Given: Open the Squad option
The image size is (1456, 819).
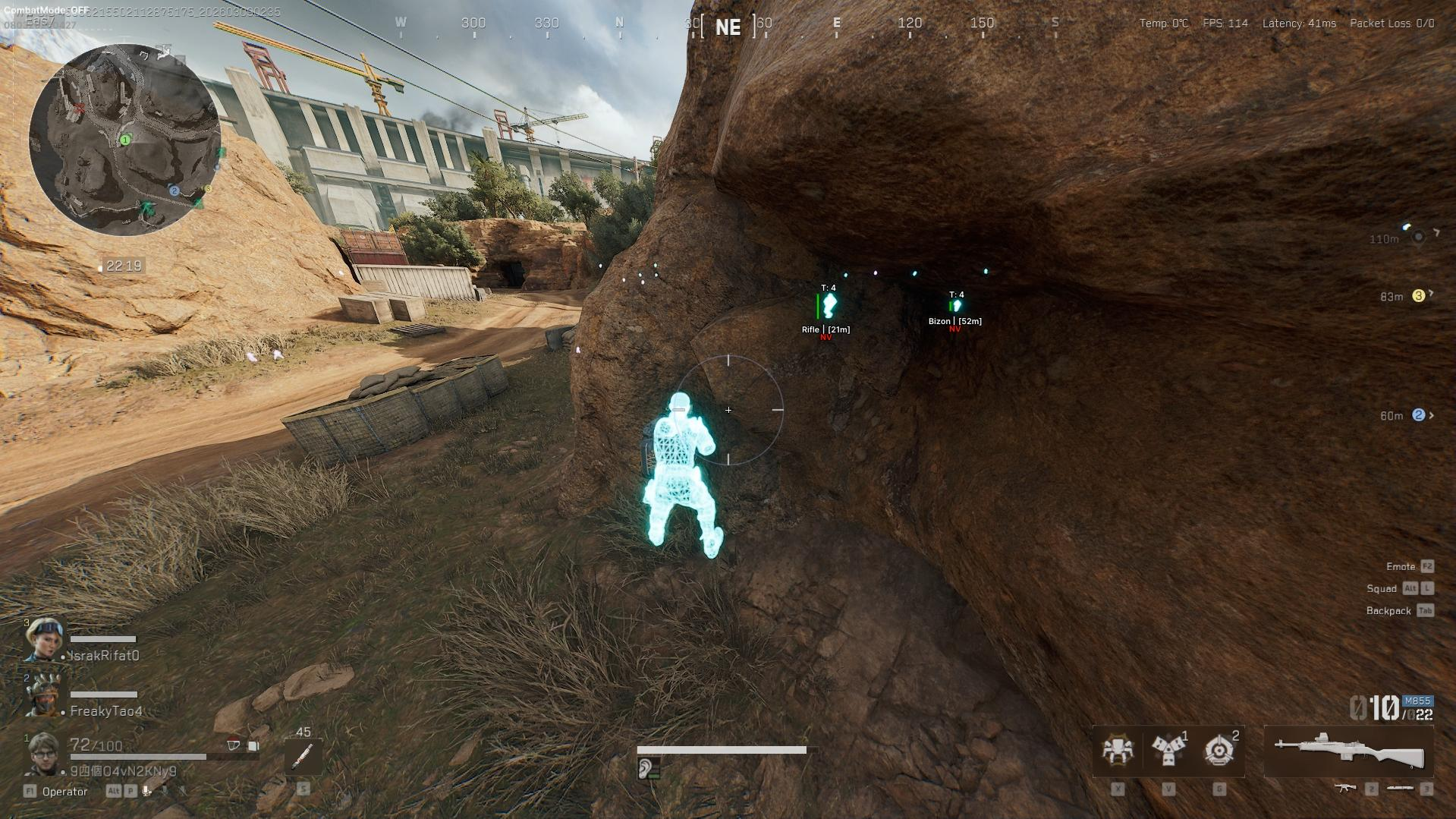Looking at the screenshot, I should point(1382,589).
